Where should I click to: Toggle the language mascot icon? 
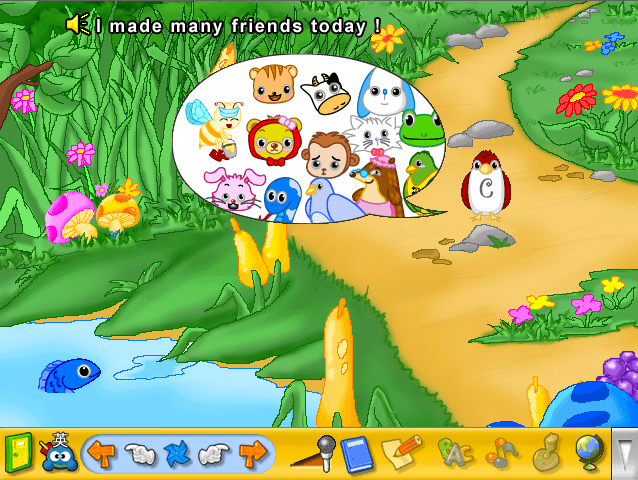pos(57,453)
